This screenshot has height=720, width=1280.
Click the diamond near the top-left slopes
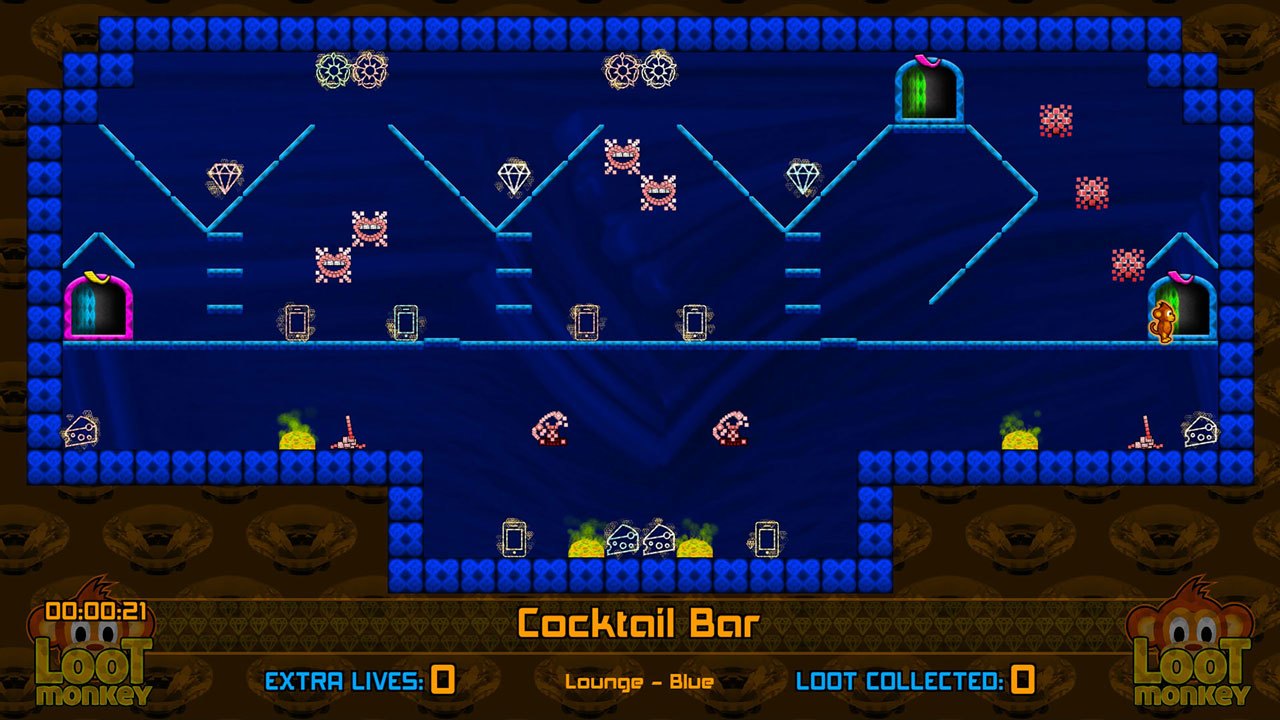(225, 178)
